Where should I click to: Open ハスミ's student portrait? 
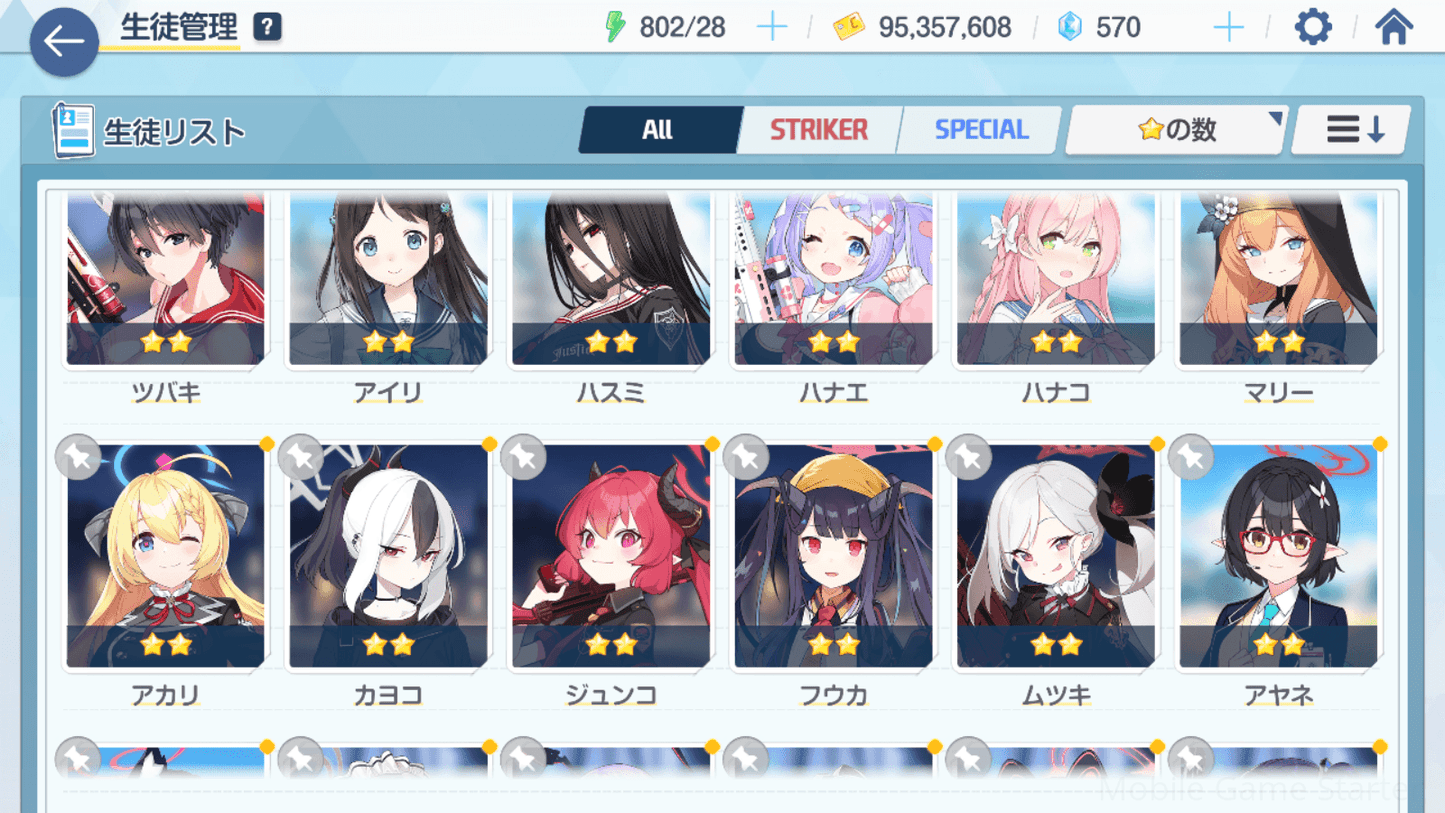pyautogui.click(x=611, y=280)
